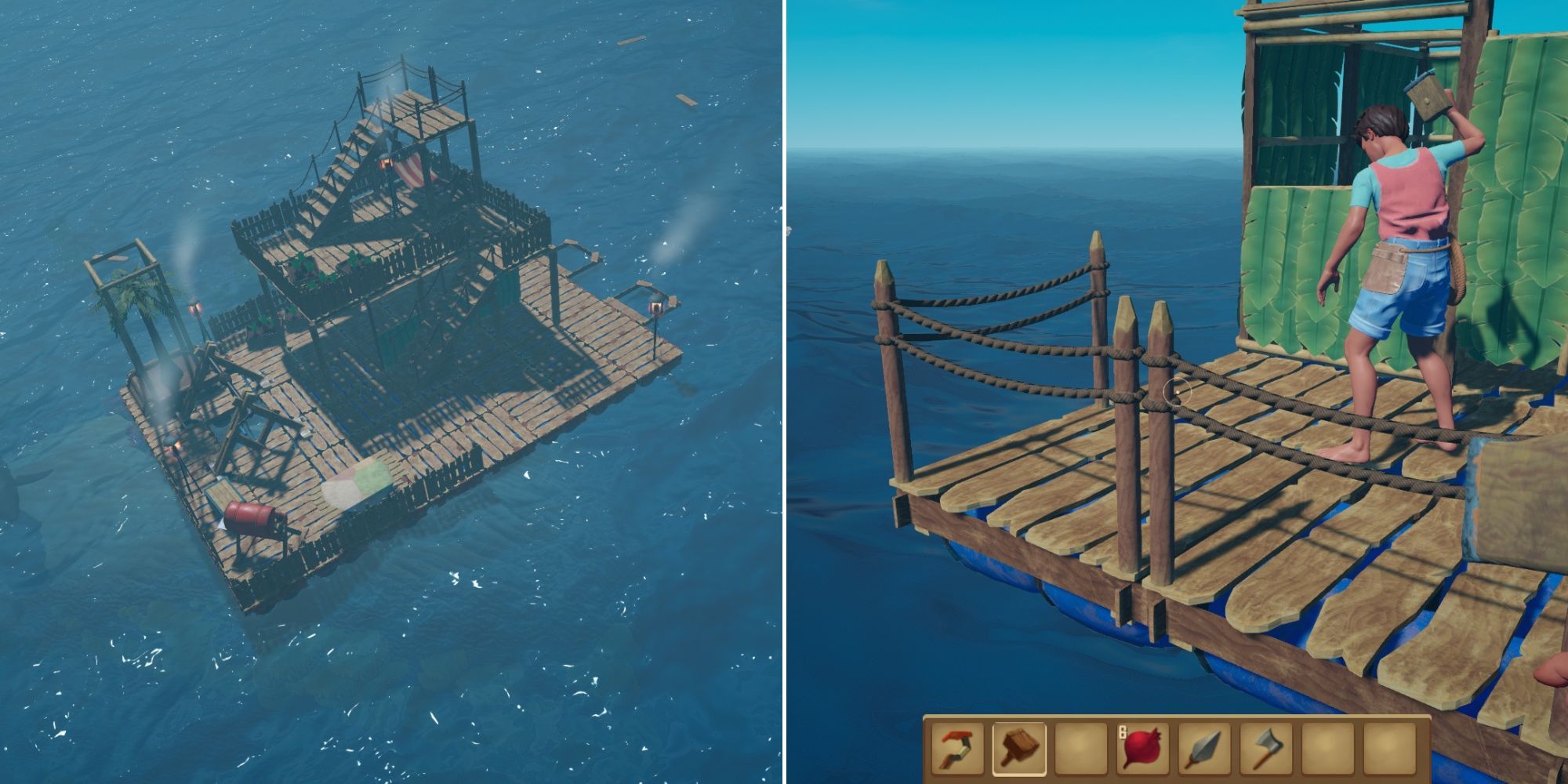Viewport: 1568px width, 784px height.
Task: Click the empty third hotbar slot
Action: click(x=1080, y=751)
